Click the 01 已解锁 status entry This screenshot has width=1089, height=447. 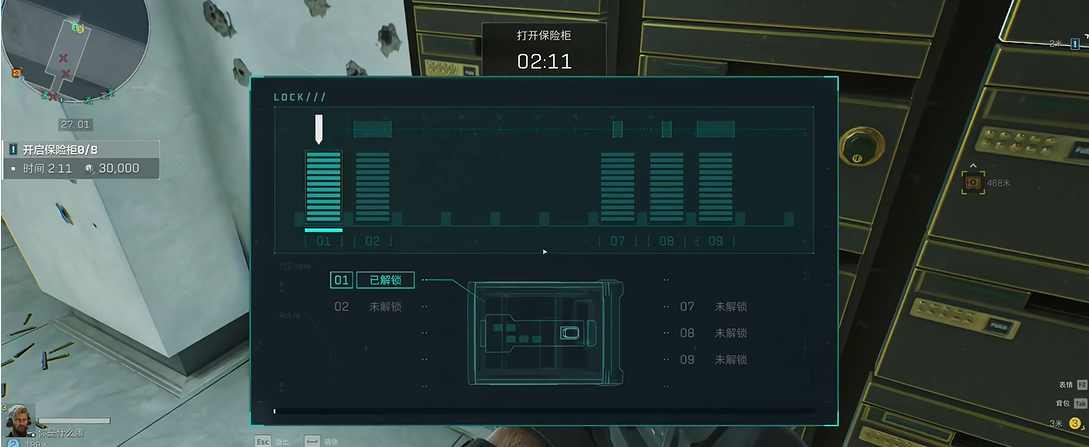[371, 281]
